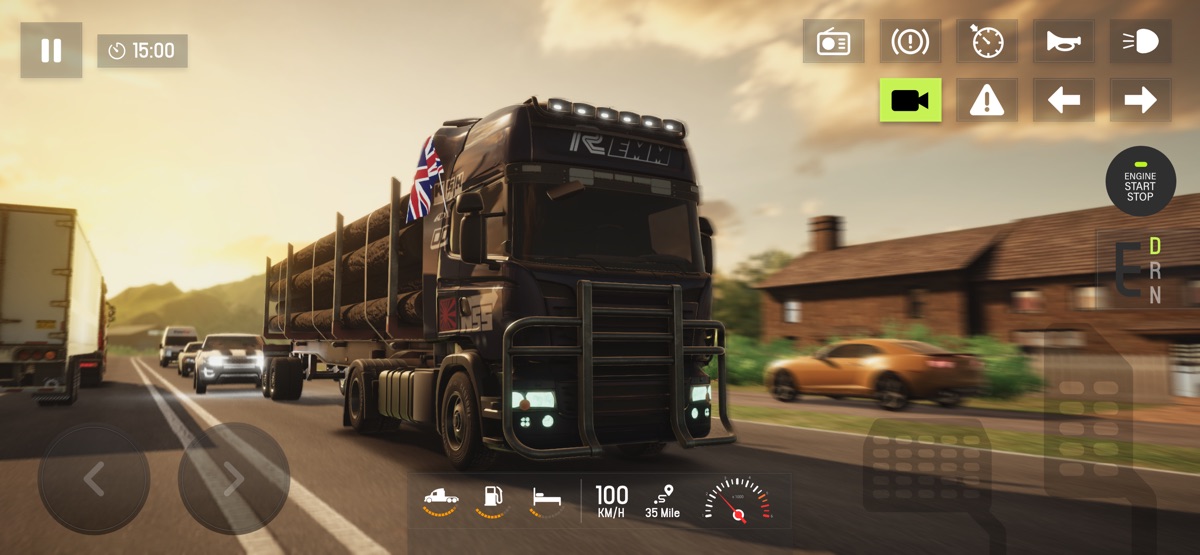Screen dimensions: 1200x555
Task: Shift the gear selector to Reverse
Action: 1155,270
